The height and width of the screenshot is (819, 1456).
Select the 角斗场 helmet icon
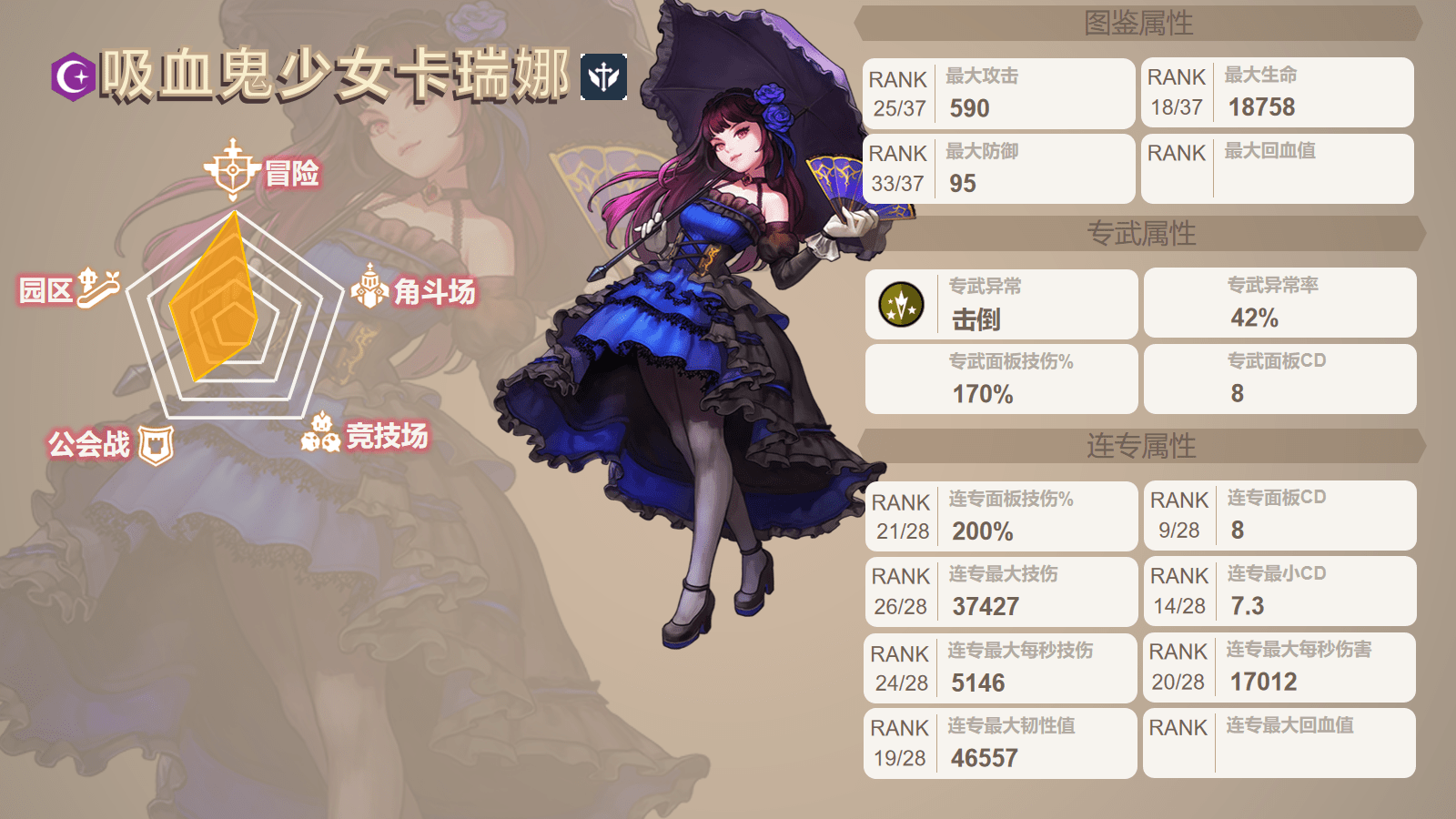372,287
